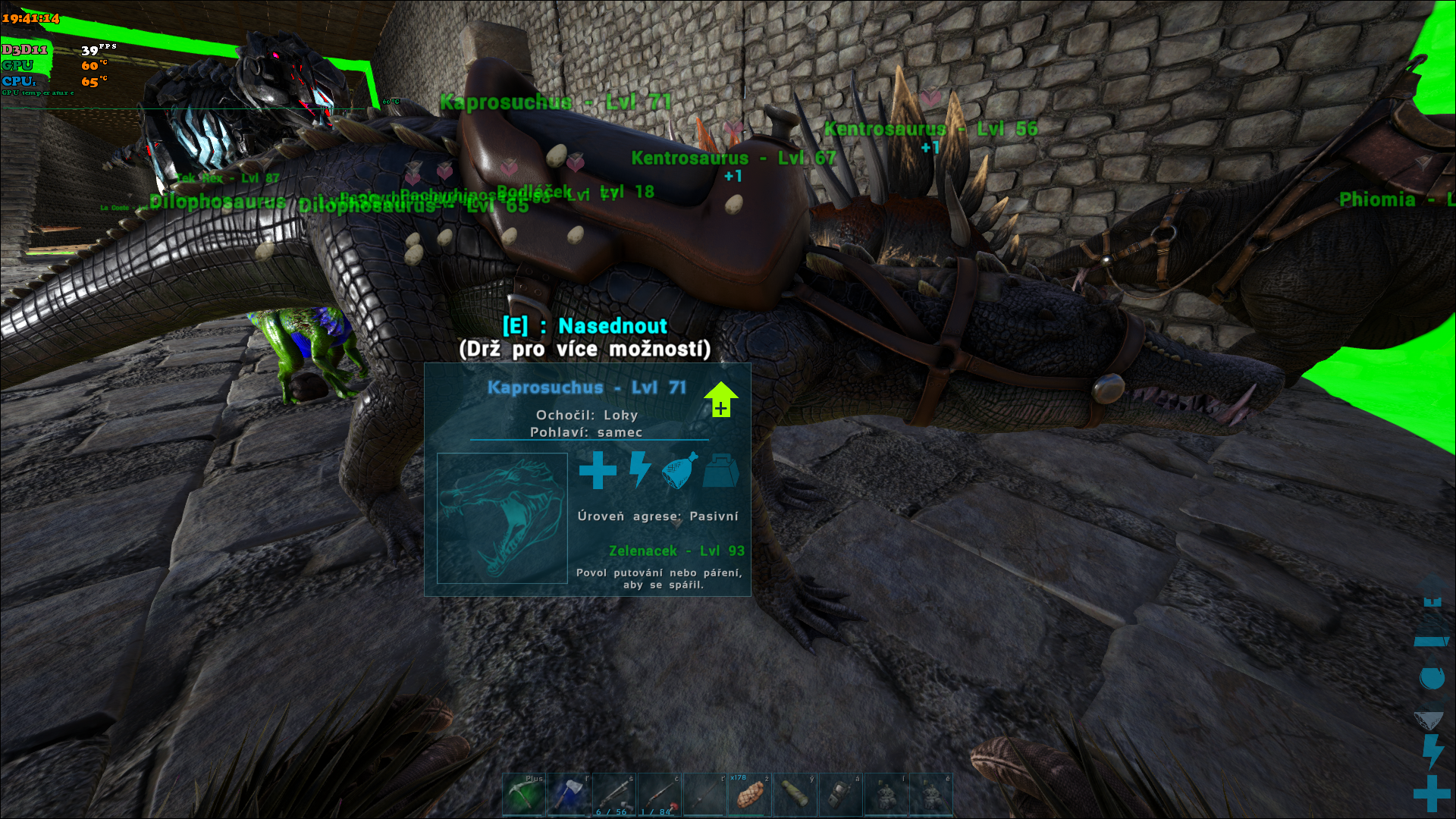Screen dimensions: 1456x819
Task: Choose the rifle slot showing 6 / 56
Action: (x=614, y=795)
